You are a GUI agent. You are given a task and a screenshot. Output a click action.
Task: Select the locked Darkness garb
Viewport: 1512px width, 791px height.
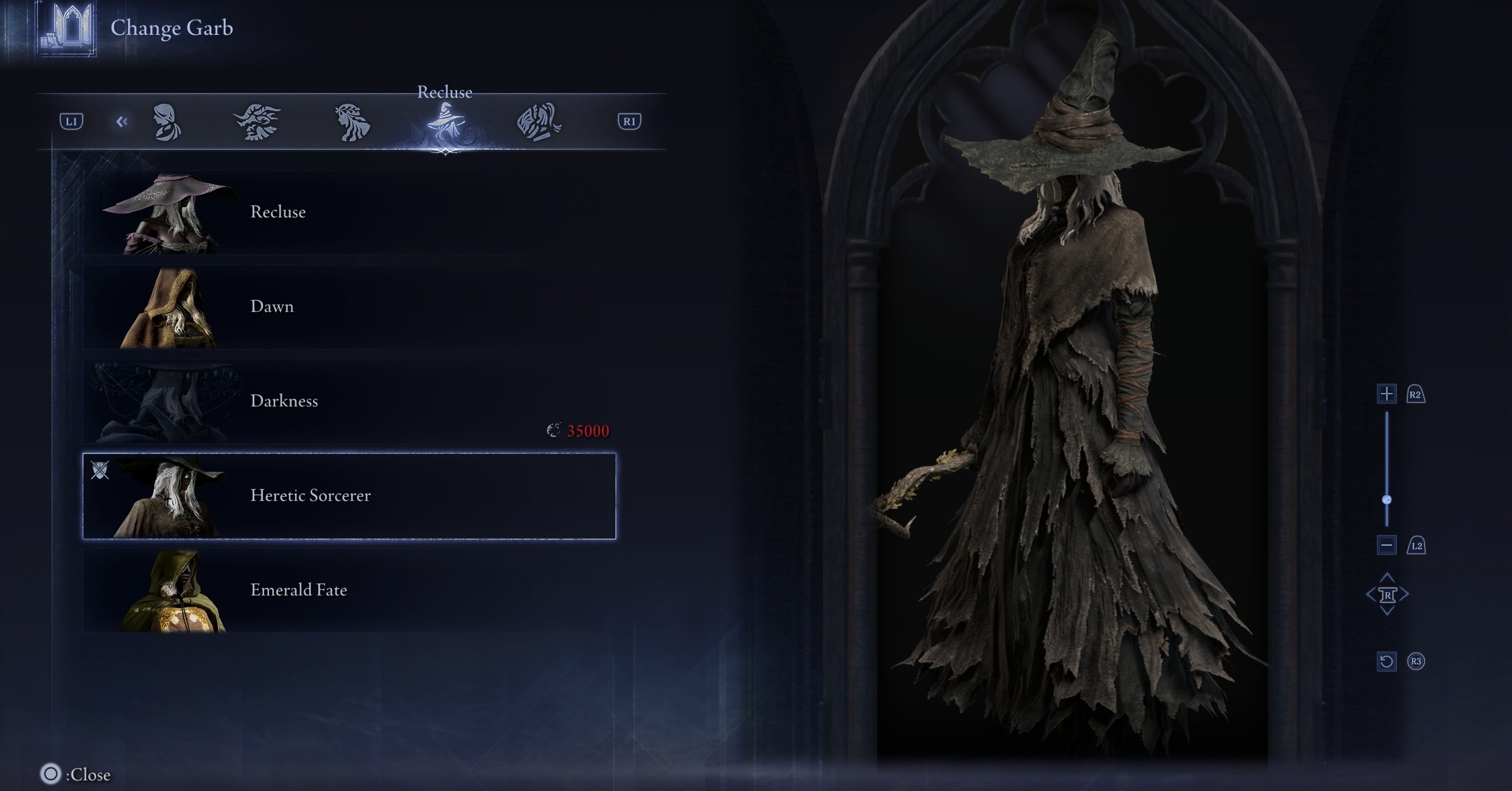pos(348,402)
